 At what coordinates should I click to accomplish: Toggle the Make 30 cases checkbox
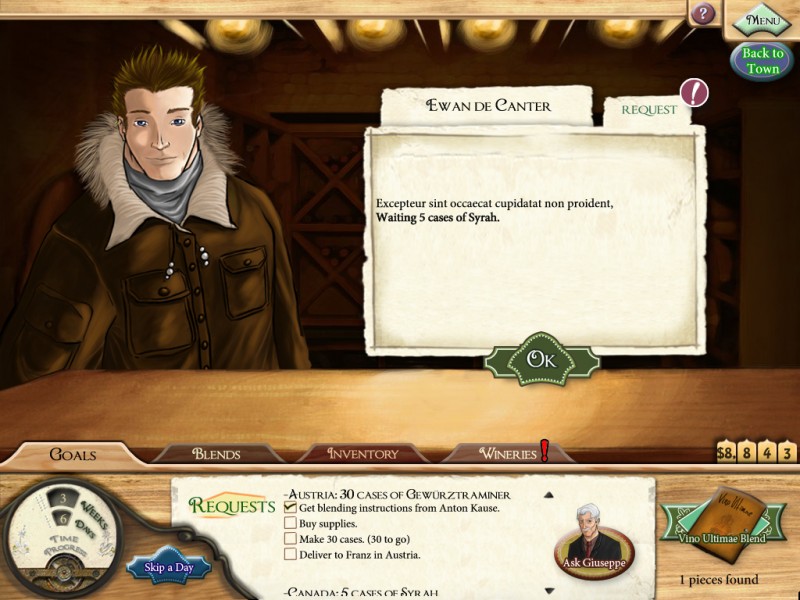click(x=290, y=539)
